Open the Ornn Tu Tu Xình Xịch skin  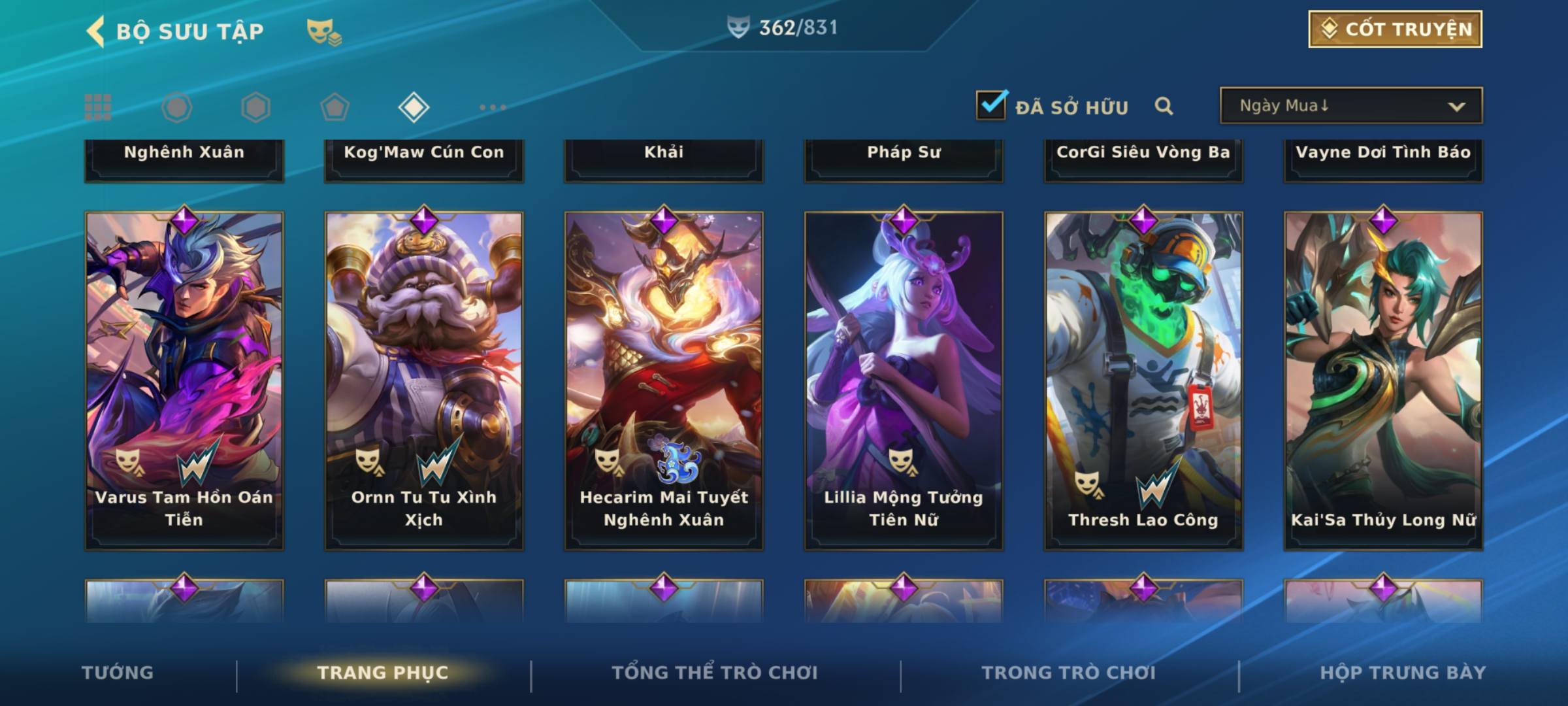tap(424, 380)
